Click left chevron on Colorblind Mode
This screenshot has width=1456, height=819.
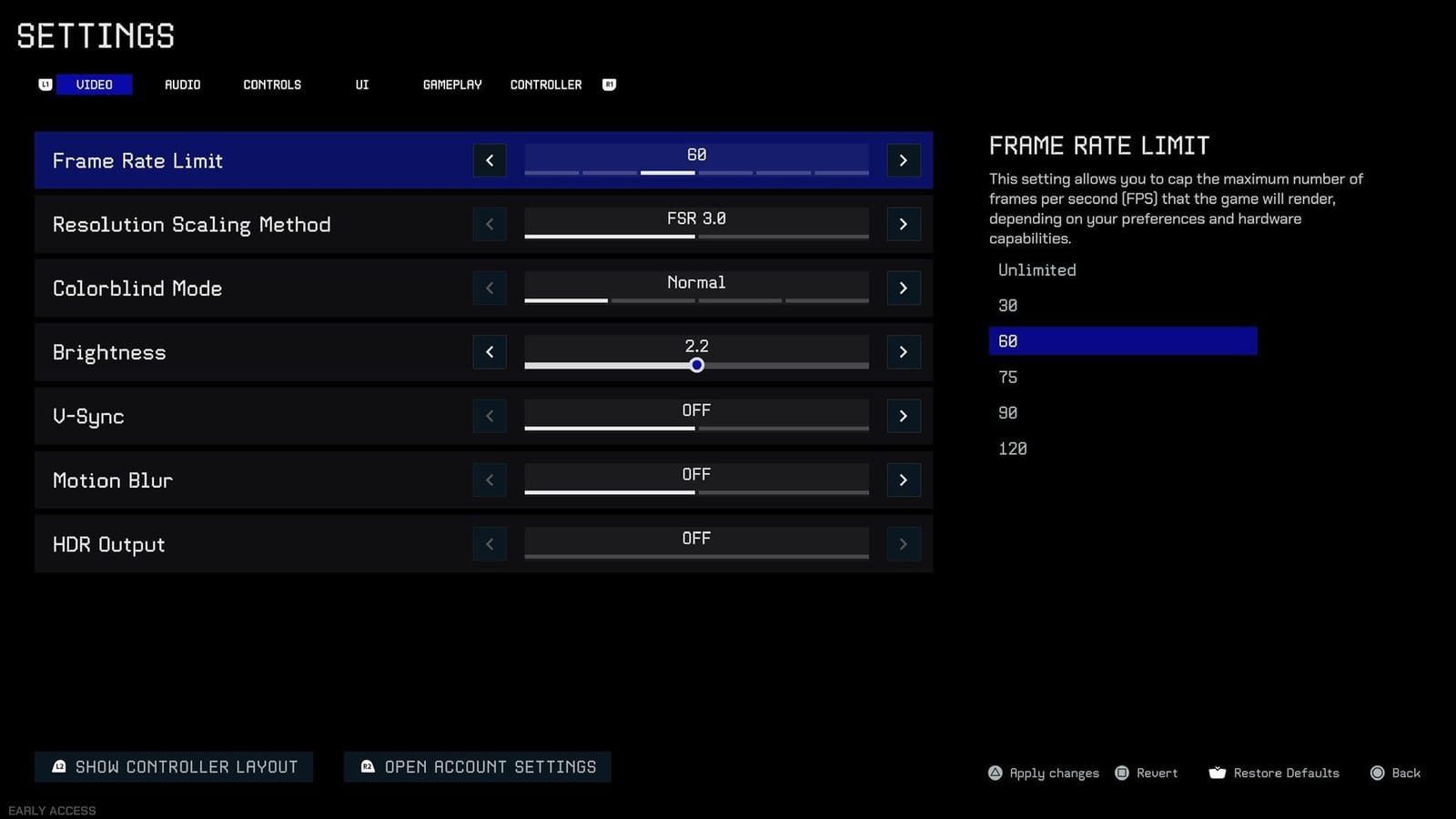click(490, 288)
